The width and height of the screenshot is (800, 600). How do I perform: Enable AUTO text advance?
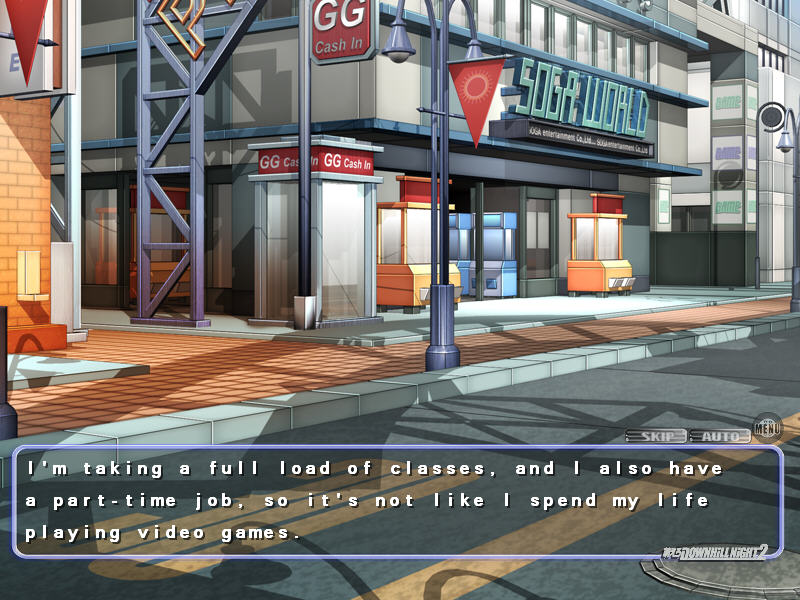(719, 436)
